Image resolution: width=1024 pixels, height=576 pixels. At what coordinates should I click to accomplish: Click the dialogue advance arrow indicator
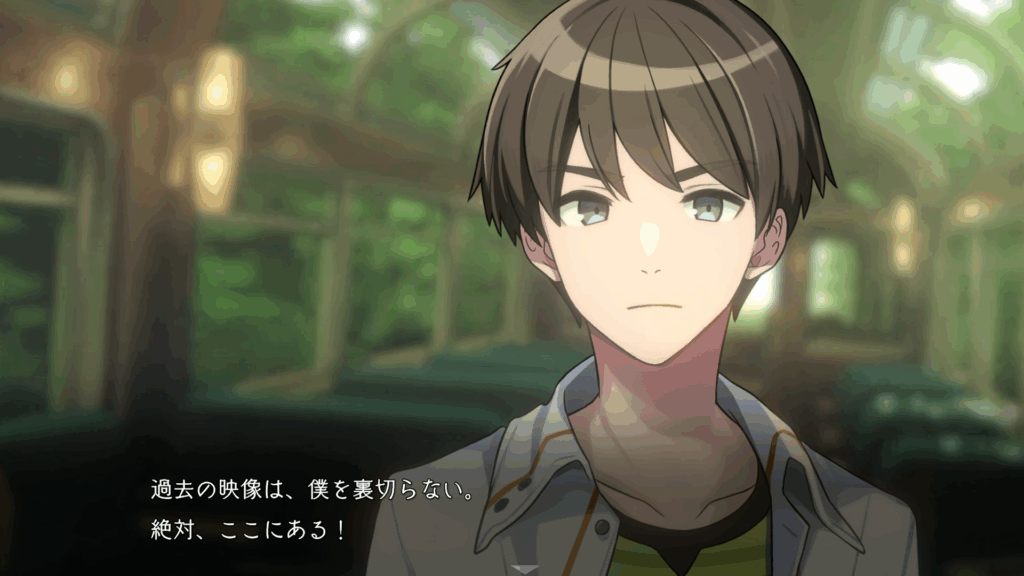[526, 569]
